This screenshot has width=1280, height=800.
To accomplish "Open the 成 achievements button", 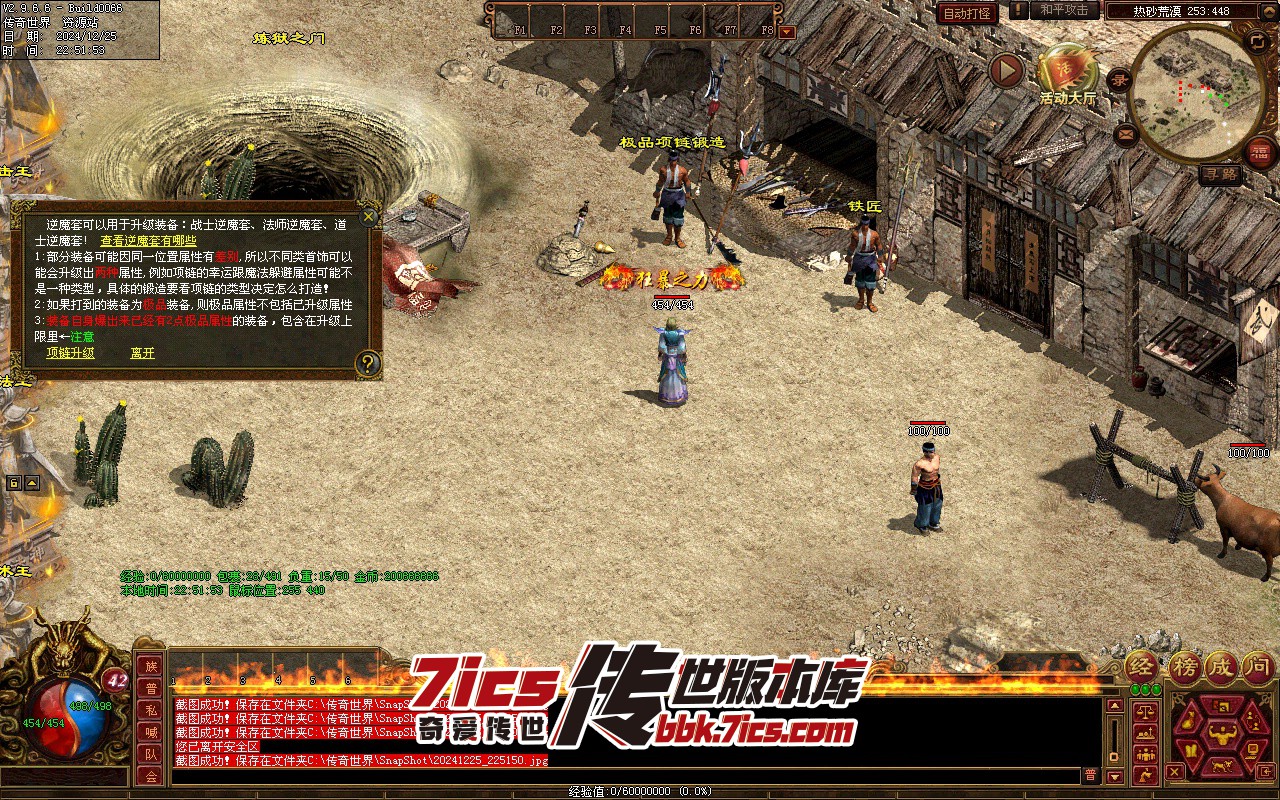I will point(1221,667).
